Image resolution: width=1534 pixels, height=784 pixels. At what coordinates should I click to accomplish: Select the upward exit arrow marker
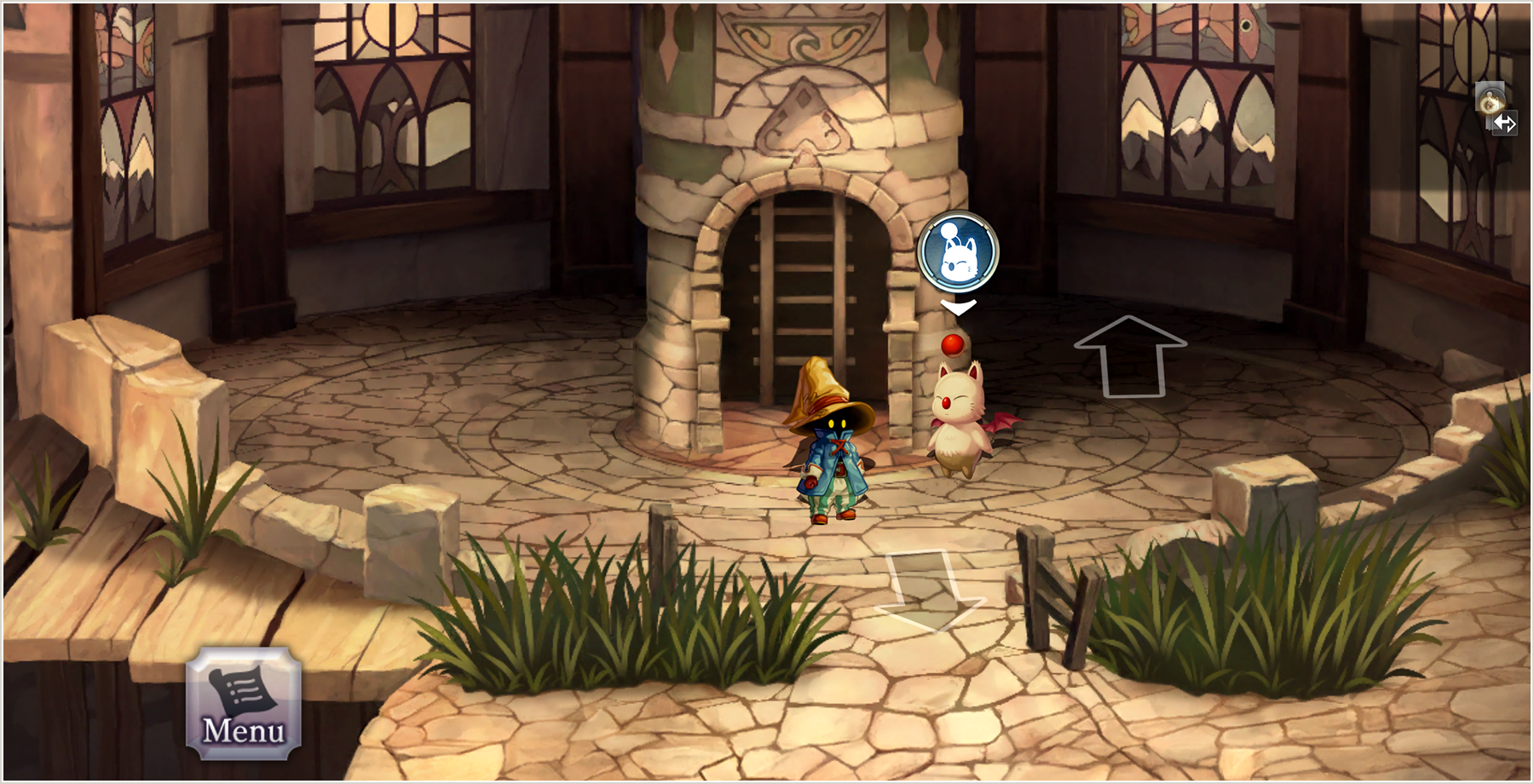(1130, 356)
